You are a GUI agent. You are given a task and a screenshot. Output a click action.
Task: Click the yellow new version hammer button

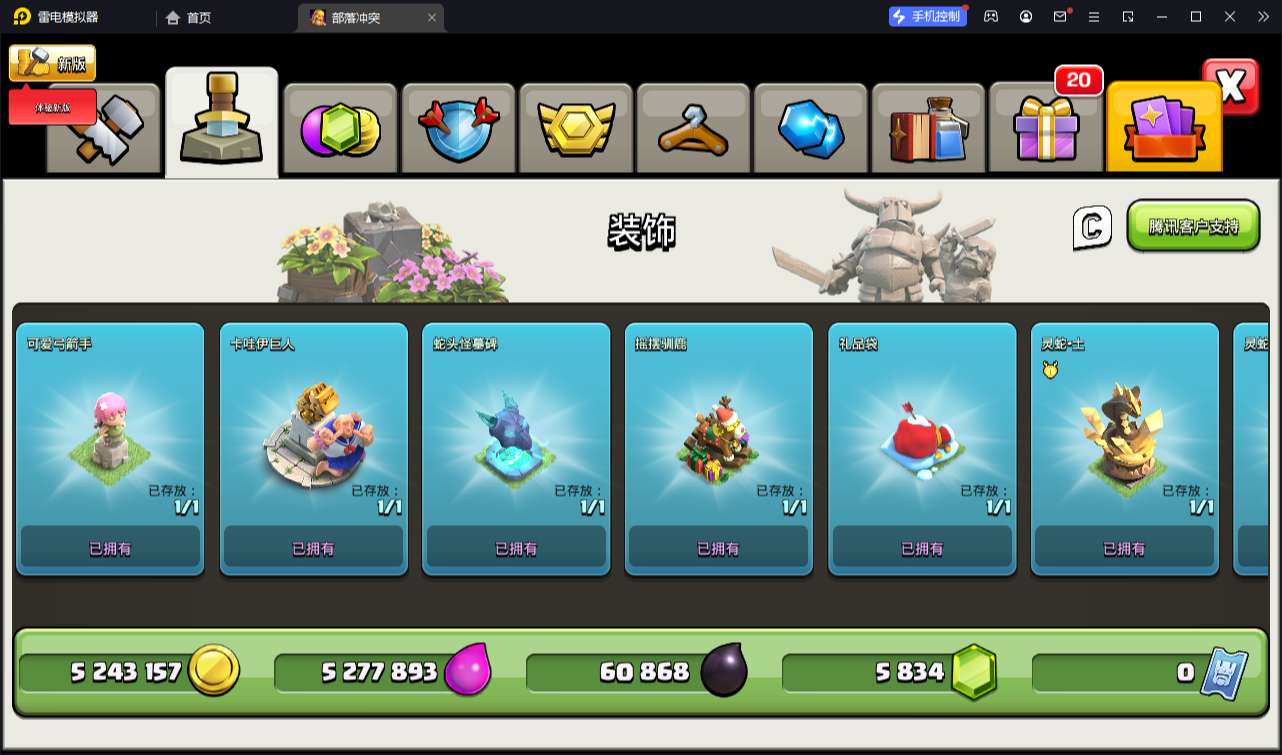point(52,63)
